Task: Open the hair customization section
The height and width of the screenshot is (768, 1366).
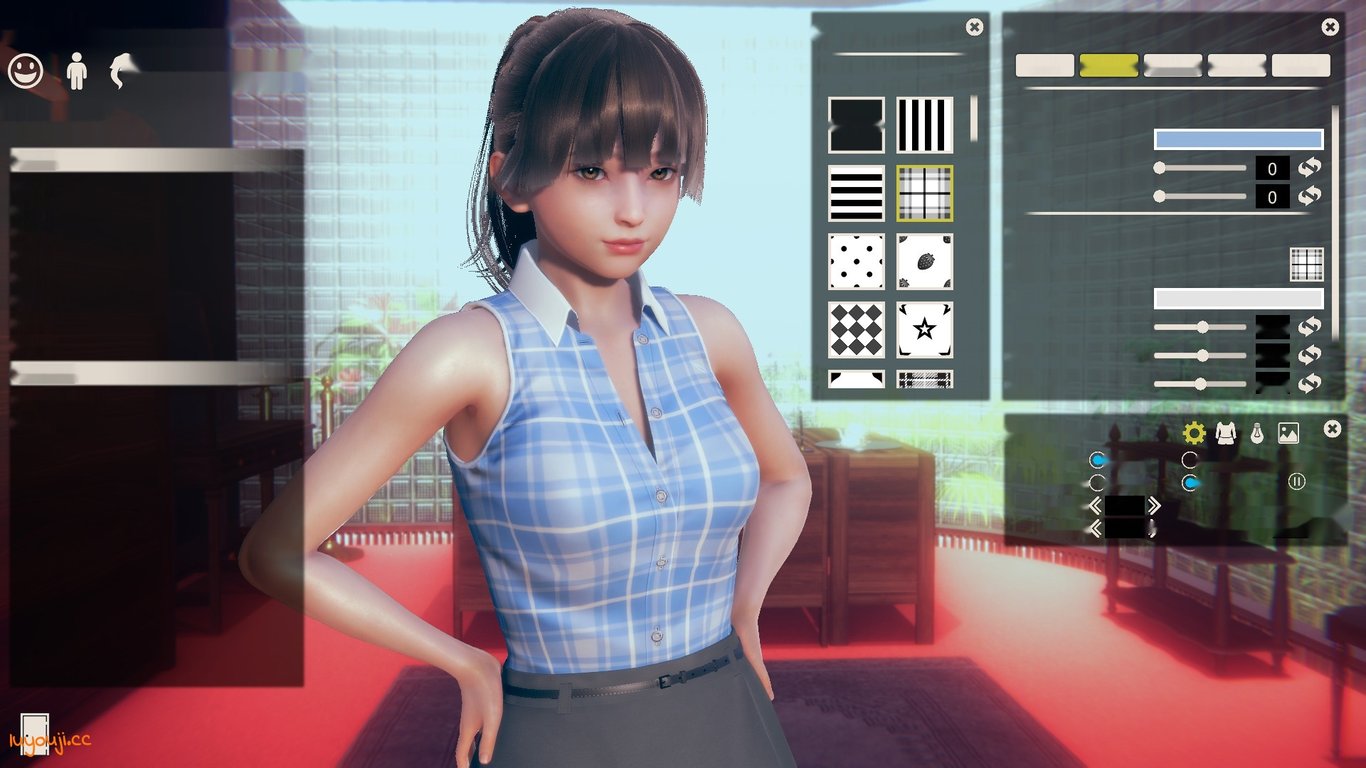Action: [x=120, y=72]
